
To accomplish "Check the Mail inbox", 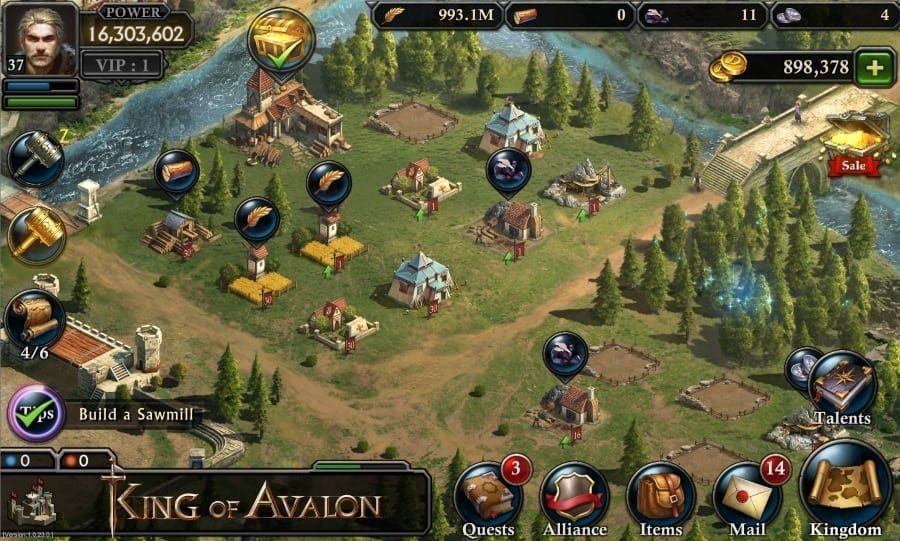I will 747,497.
